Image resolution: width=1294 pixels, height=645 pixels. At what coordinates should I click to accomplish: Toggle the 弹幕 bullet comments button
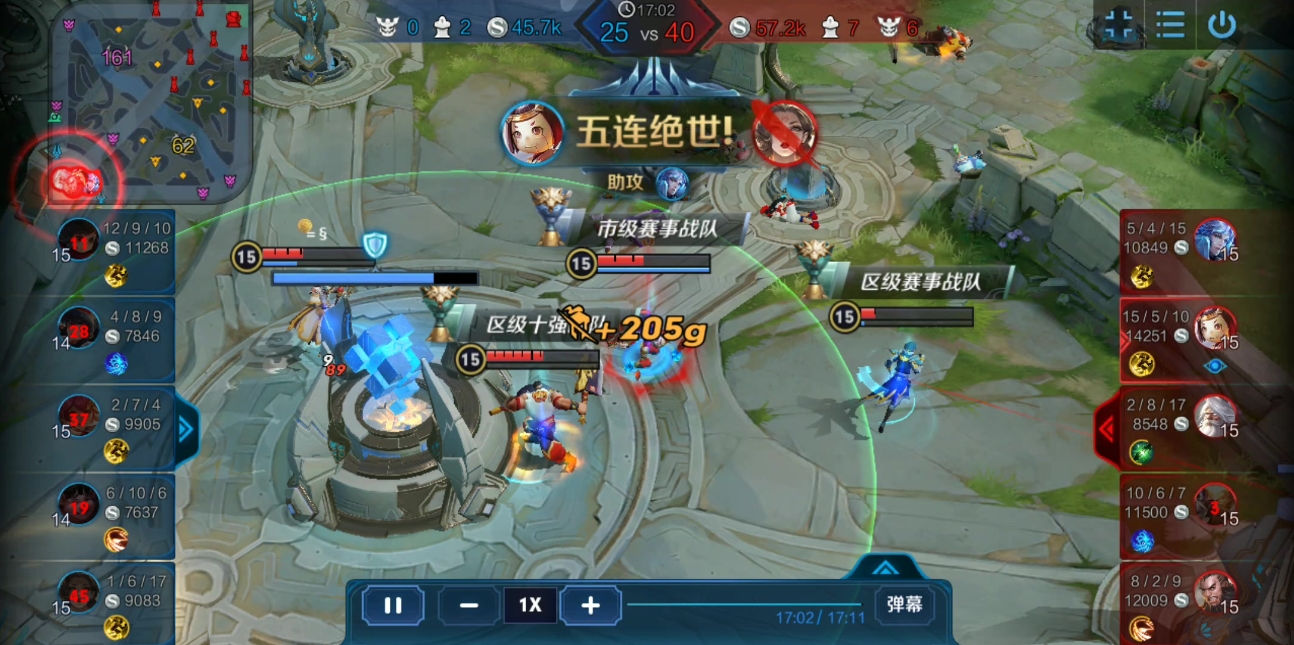click(x=904, y=604)
